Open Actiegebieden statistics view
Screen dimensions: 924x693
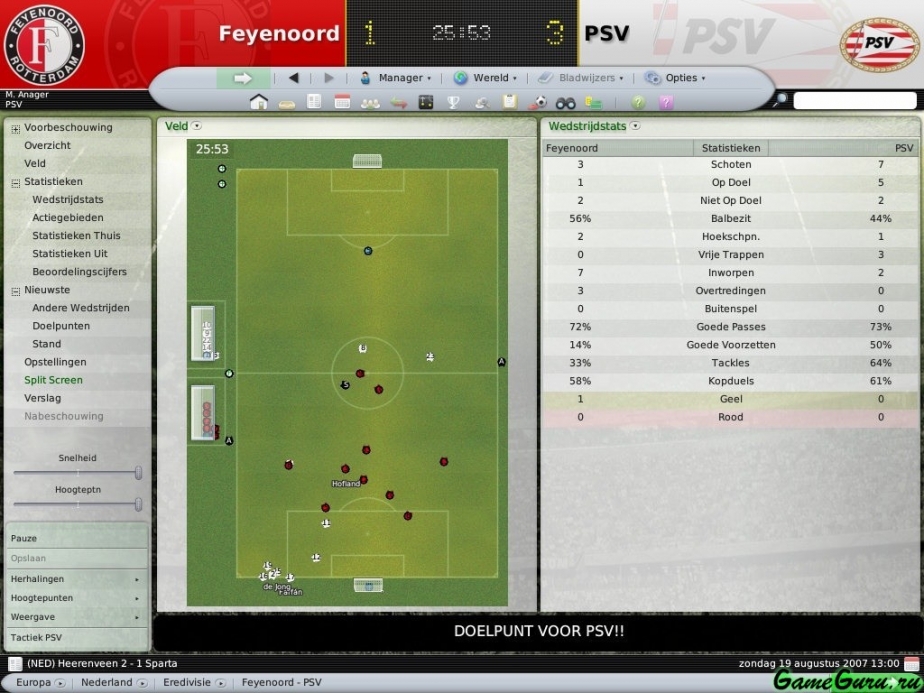[x=68, y=218]
